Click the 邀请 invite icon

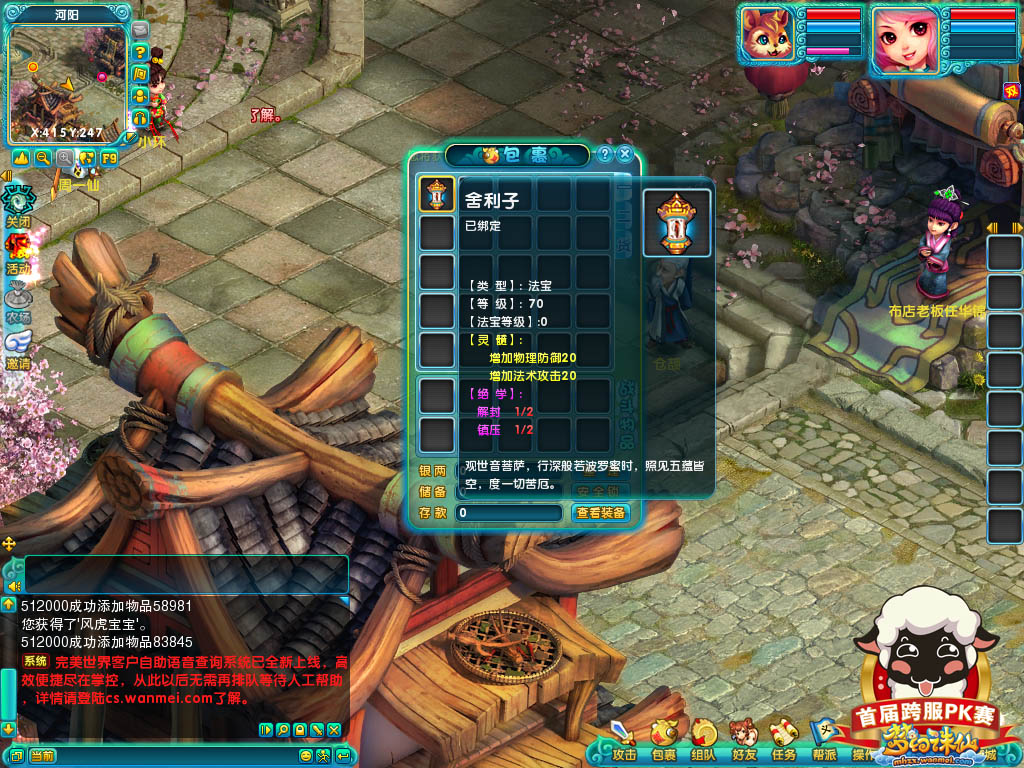[x=18, y=346]
